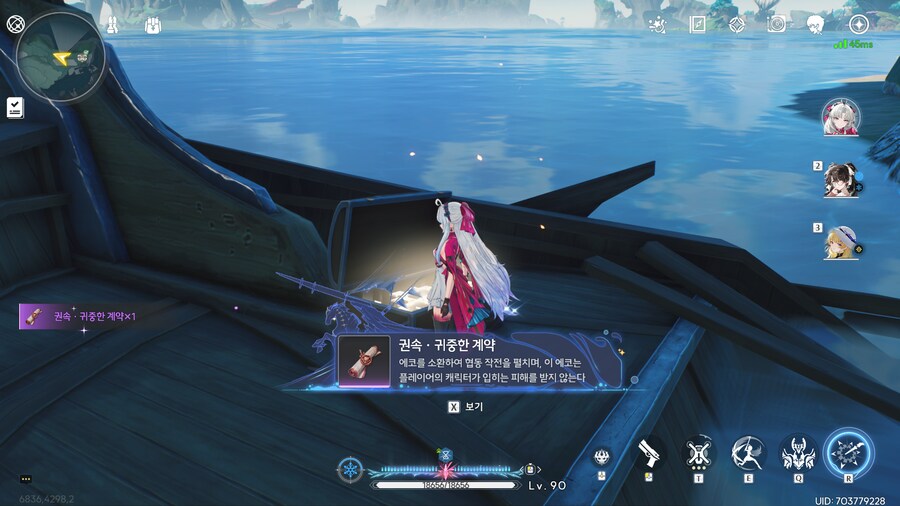Open the four-pointed star compass menu
The image size is (900, 506).
[x=858, y=25]
